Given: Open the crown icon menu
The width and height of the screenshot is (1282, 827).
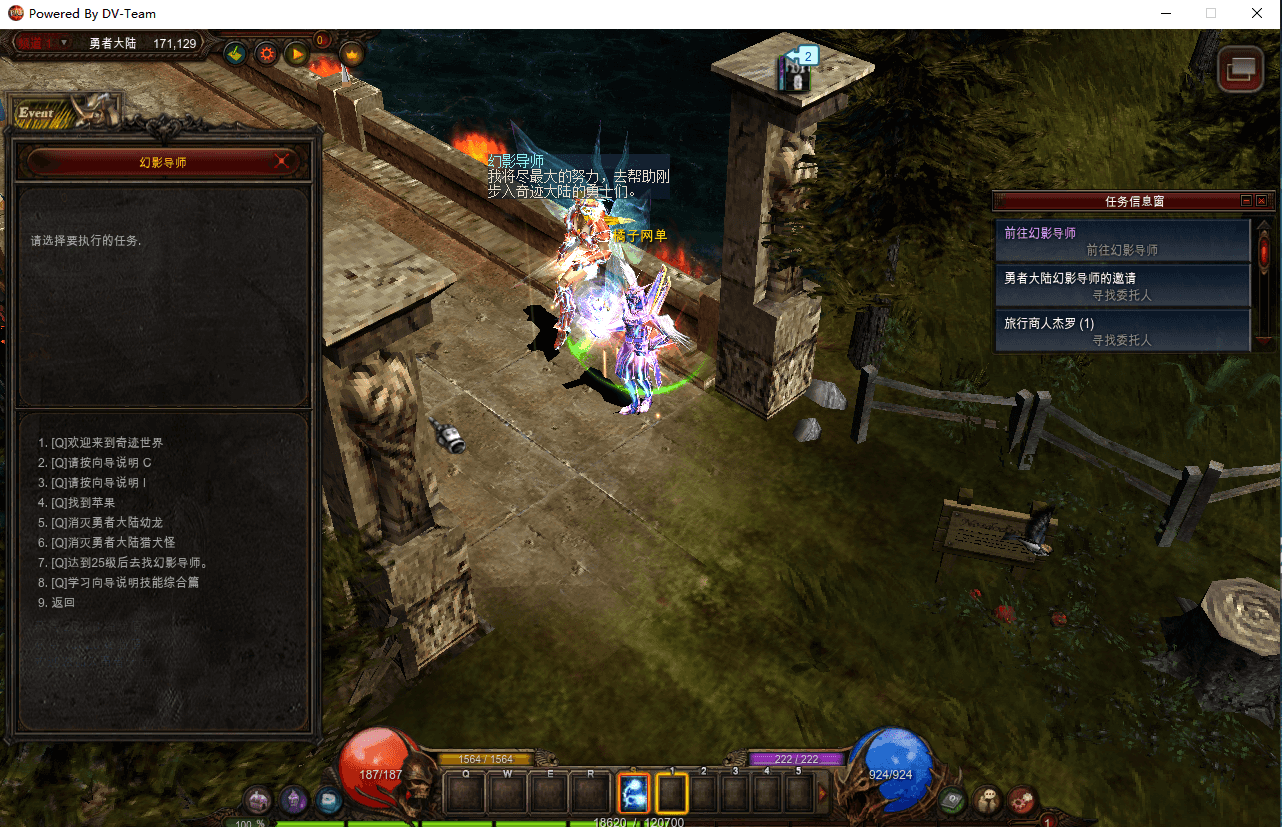Looking at the screenshot, I should pos(352,54).
